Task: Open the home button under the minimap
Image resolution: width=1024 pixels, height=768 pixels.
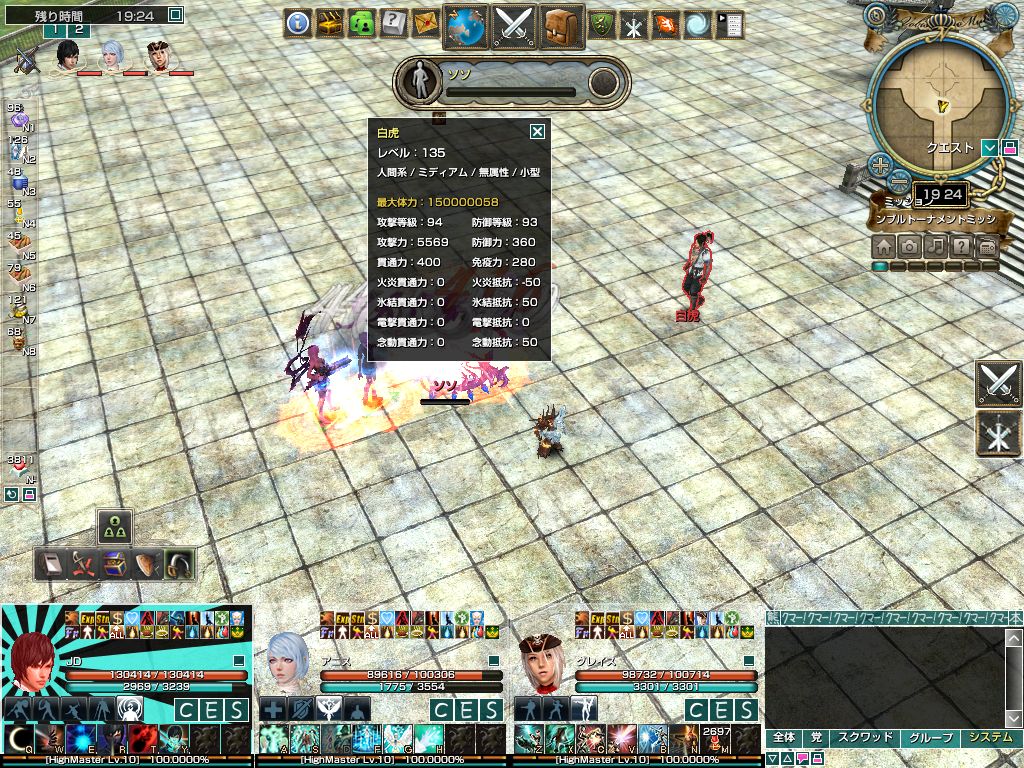Action: tap(883, 246)
